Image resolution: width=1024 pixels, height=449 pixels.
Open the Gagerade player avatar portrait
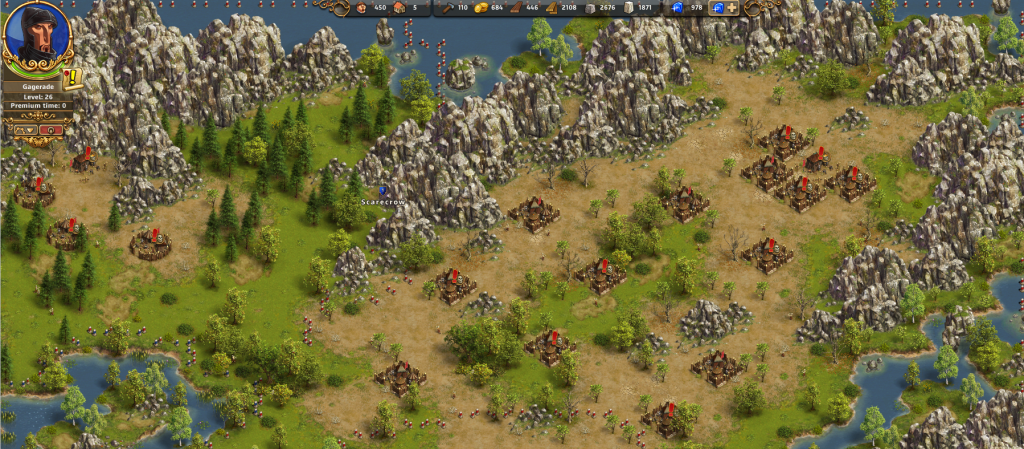(36, 35)
